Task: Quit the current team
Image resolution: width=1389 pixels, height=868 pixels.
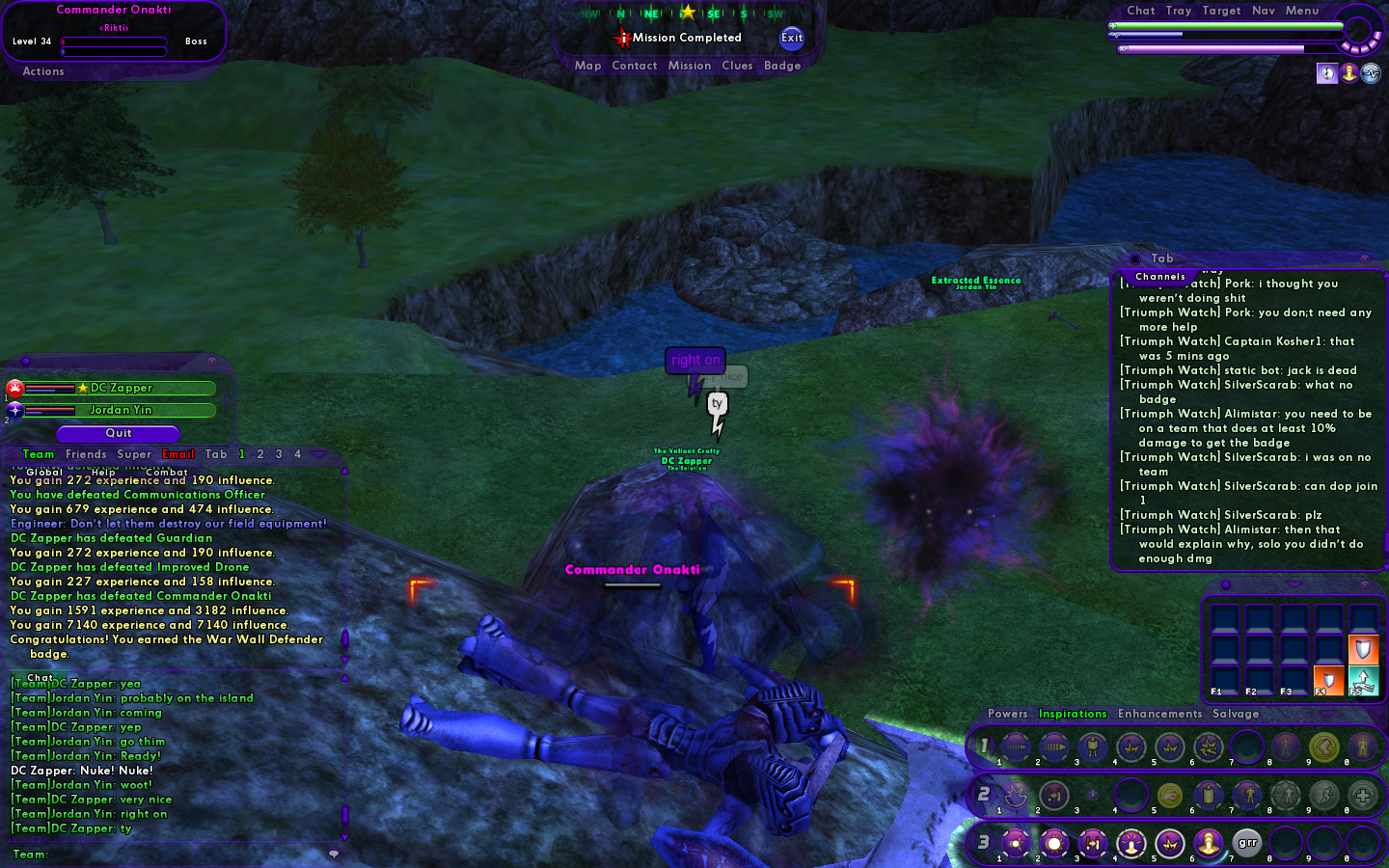Action: coord(118,433)
